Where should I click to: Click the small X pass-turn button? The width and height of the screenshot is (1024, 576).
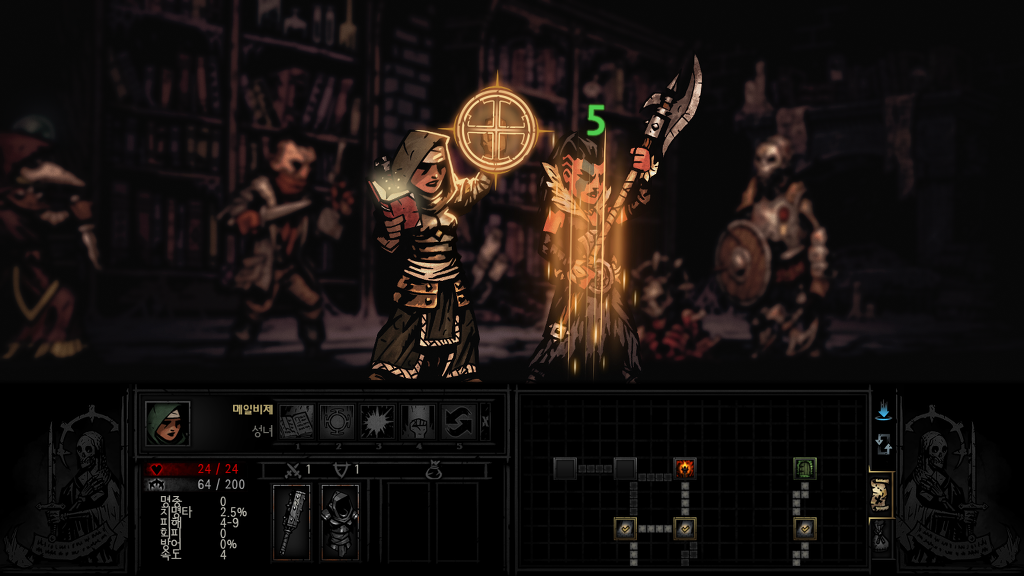pos(486,421)
